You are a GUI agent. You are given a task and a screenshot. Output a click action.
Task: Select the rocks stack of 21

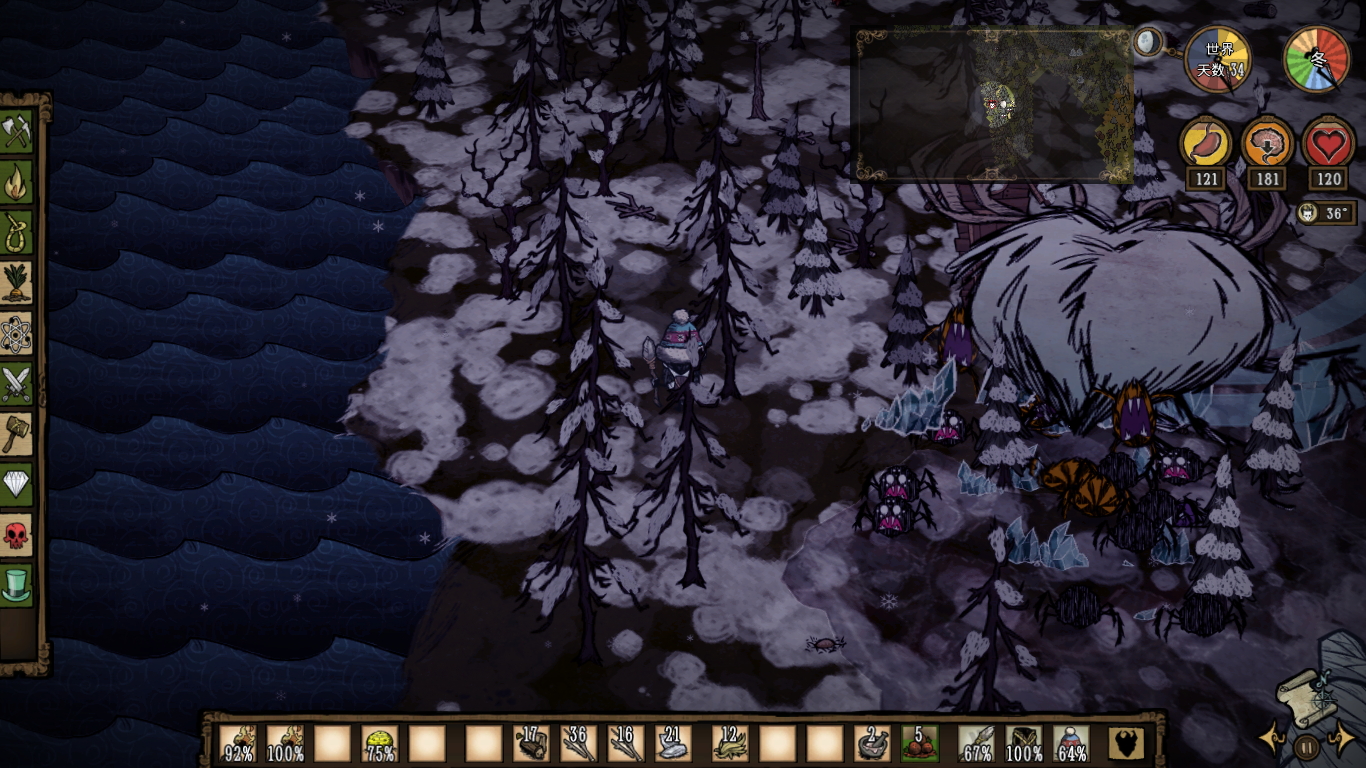click(673, 744)
